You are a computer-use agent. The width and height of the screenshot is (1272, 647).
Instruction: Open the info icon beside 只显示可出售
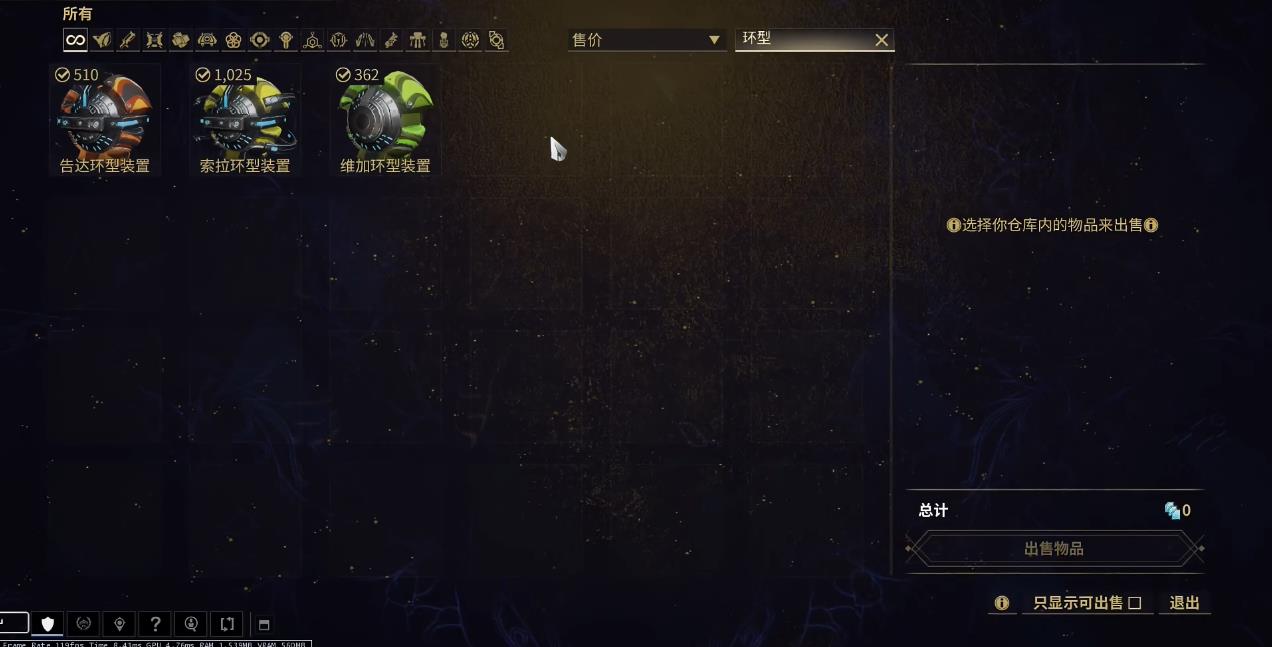click(x=1001, y=603)
